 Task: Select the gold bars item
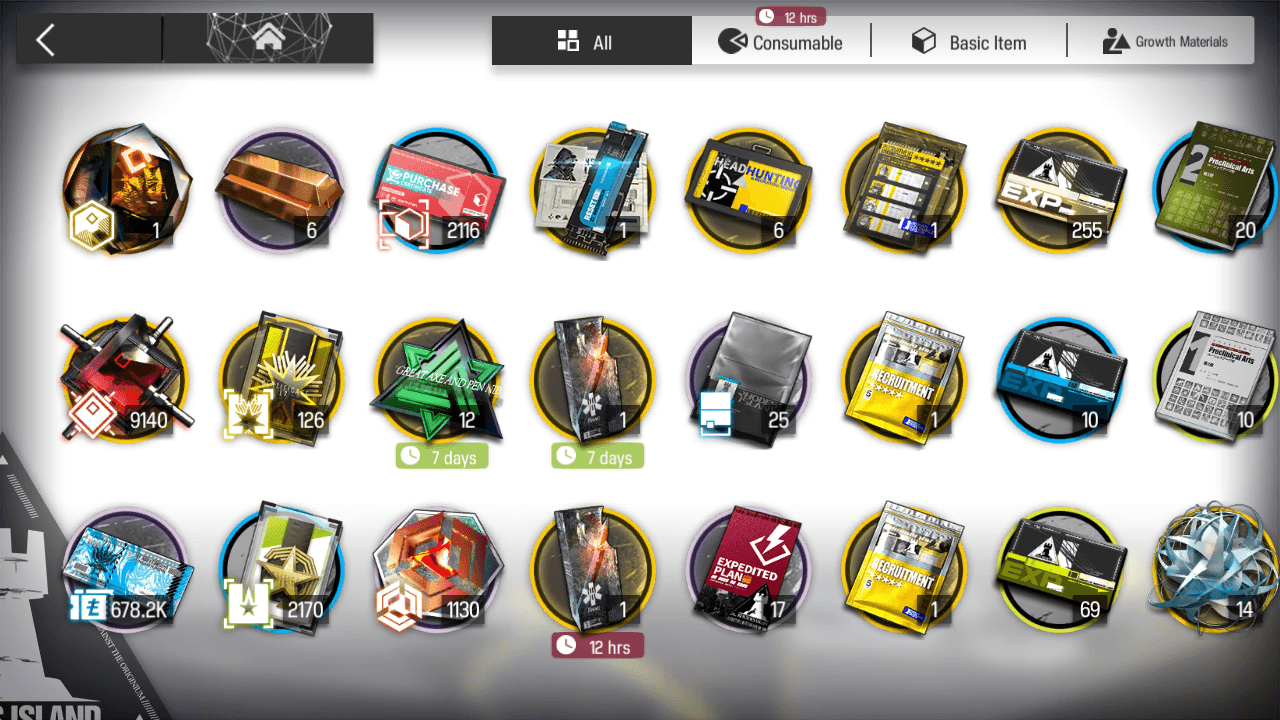[280, 192]
